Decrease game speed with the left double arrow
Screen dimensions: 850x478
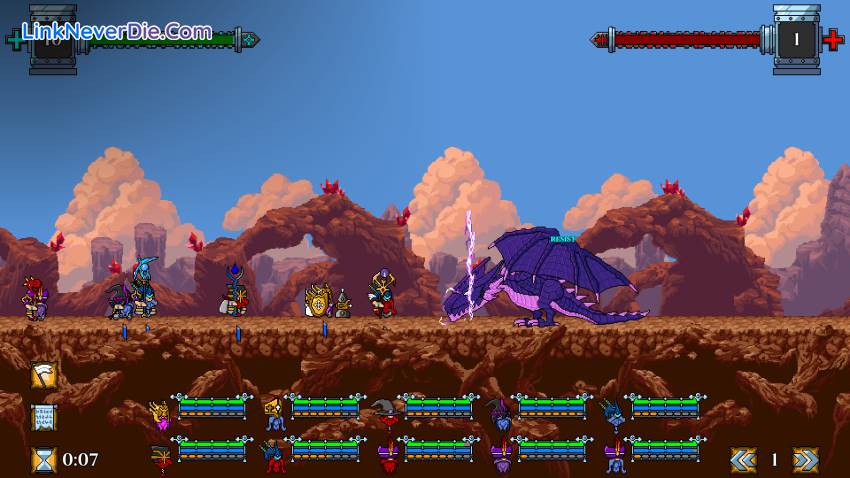click(742, 459)
